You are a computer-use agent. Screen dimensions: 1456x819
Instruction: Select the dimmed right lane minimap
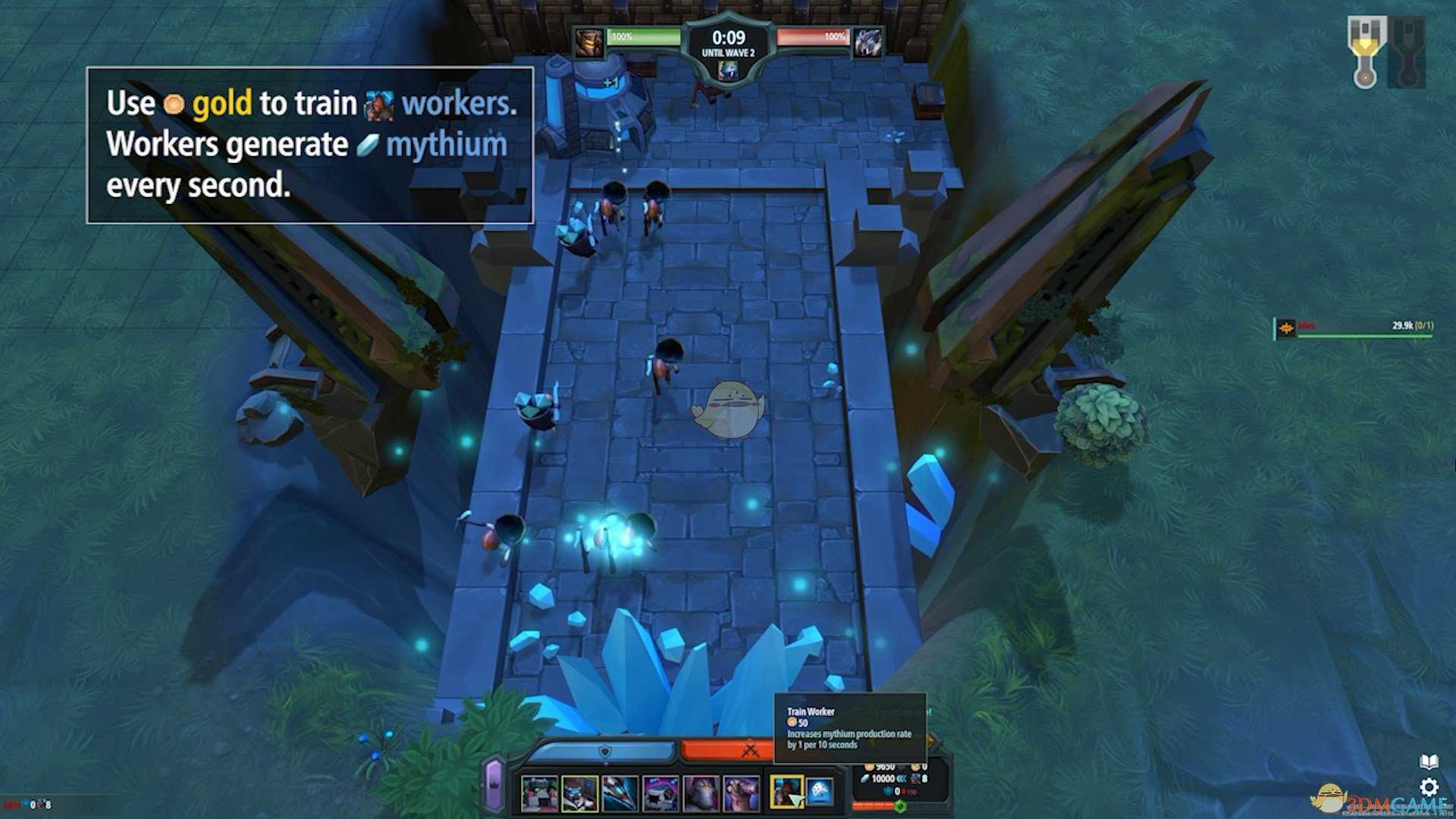1407,52
